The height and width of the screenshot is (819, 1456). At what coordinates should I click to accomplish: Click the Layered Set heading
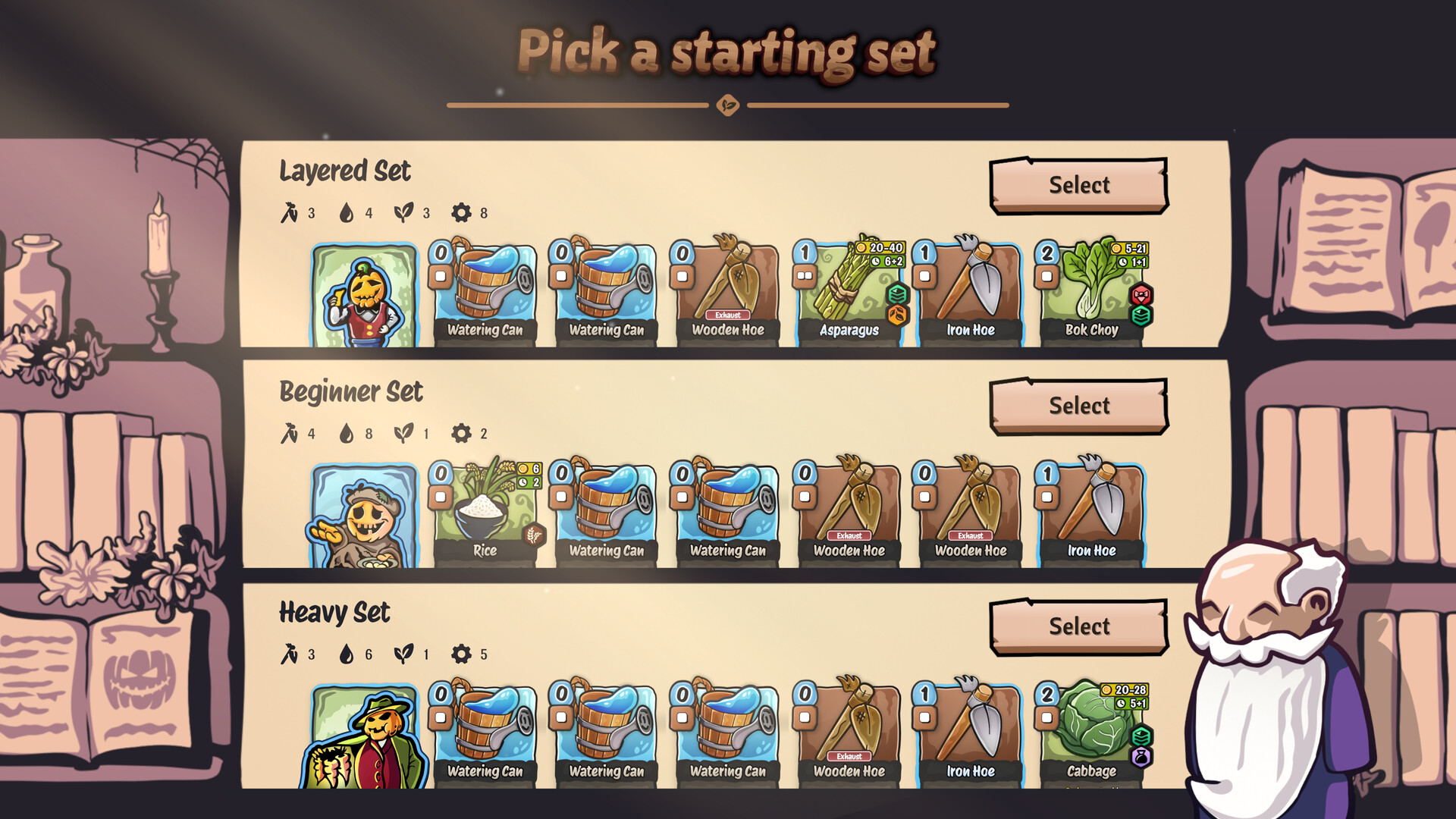345,172
